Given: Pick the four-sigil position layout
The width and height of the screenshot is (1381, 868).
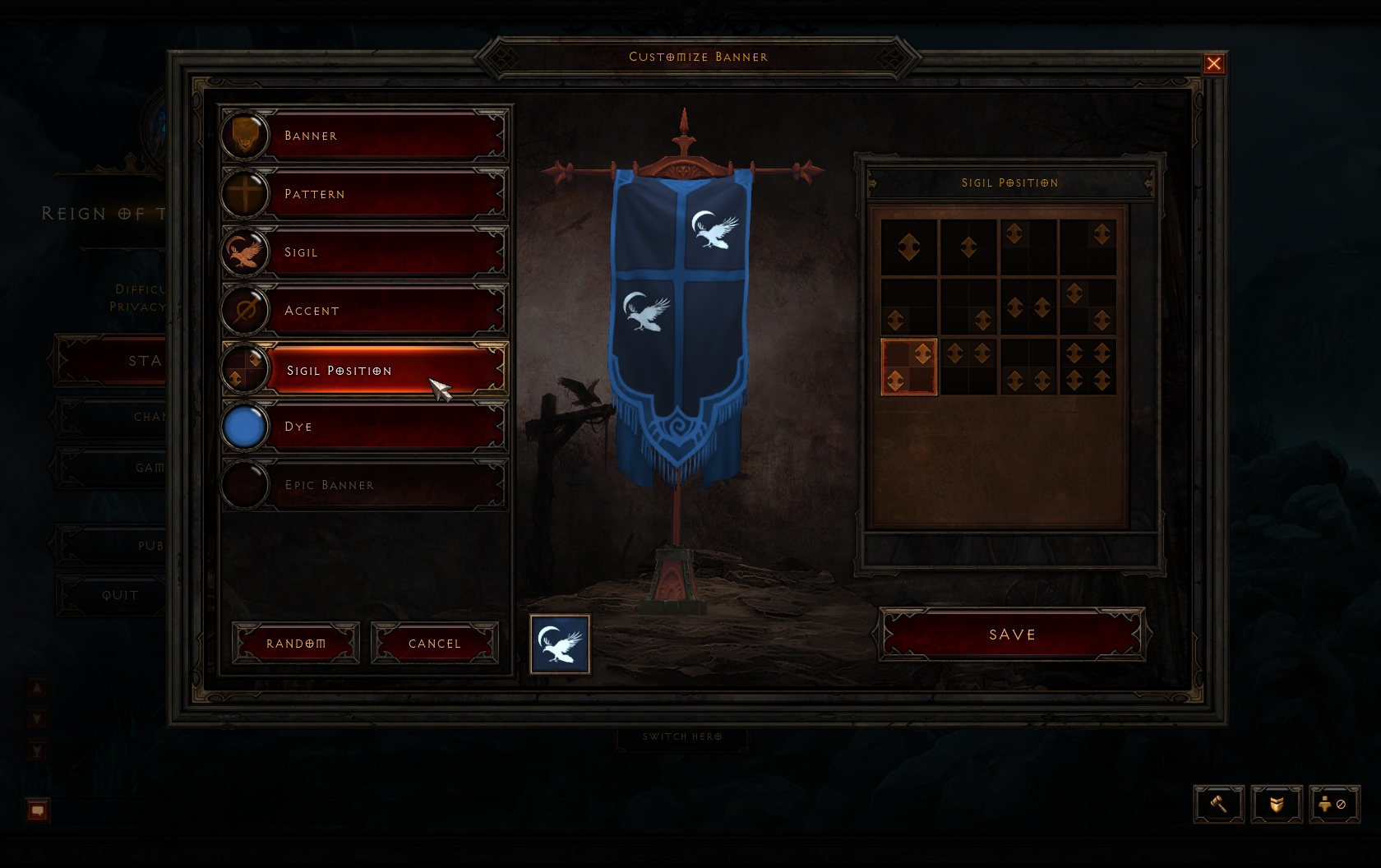Looking at the screenshot, I should click(1088, 367).
